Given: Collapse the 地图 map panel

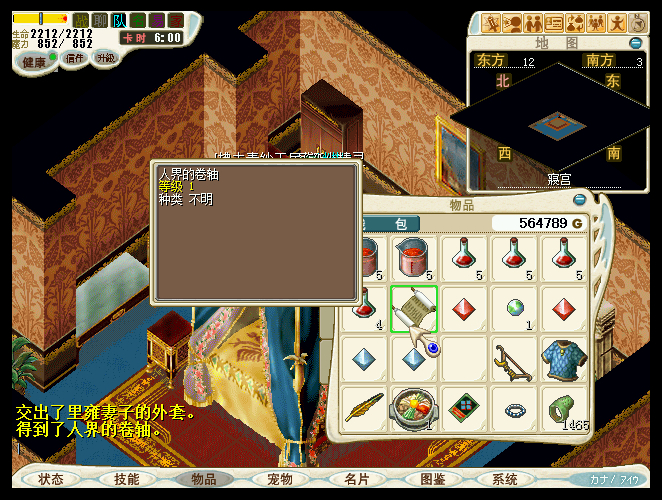Looking at the screenshot, I should (636, 43).
